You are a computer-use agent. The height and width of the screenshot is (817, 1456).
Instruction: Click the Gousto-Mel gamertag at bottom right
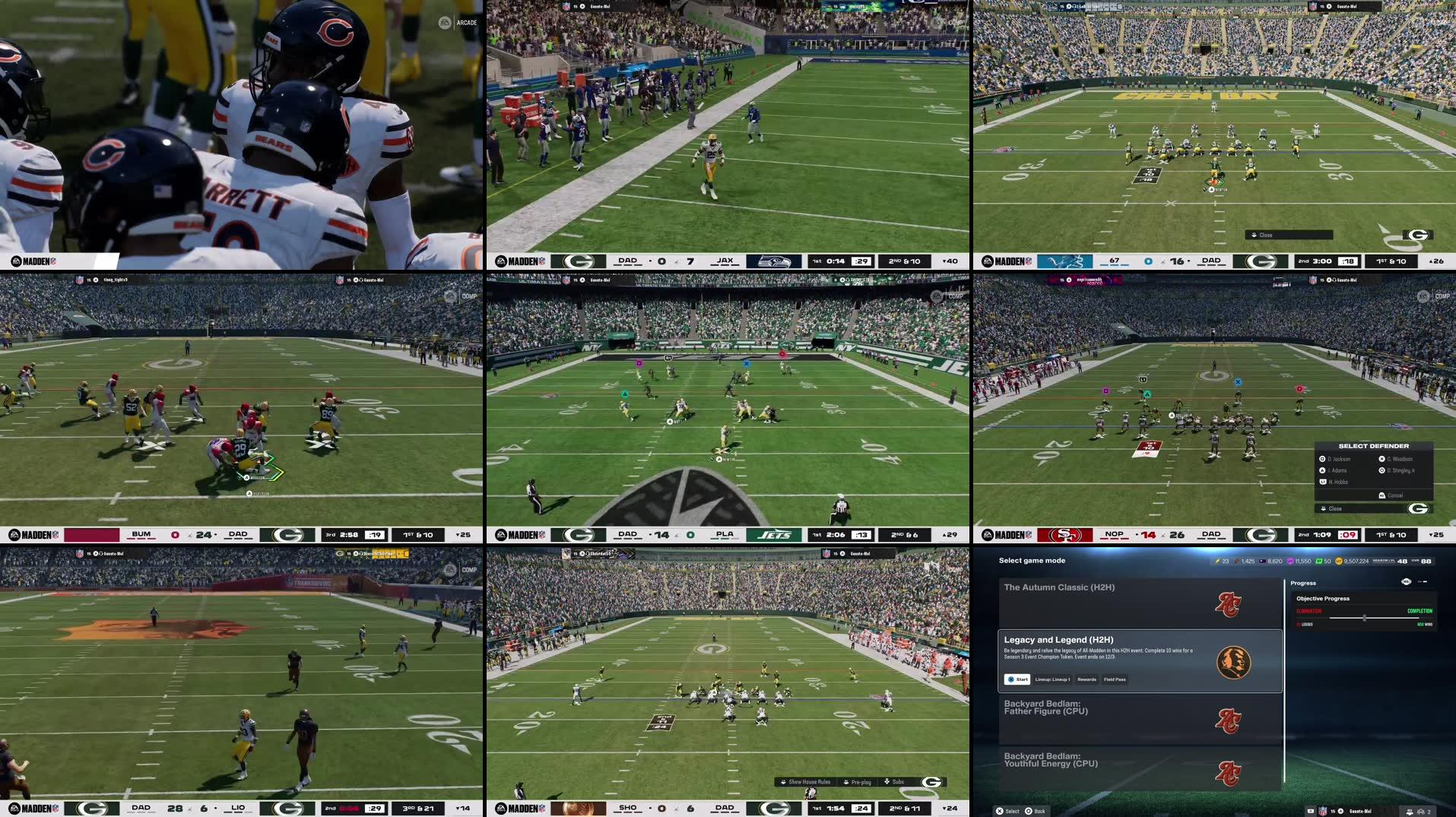pos(1361,811)
